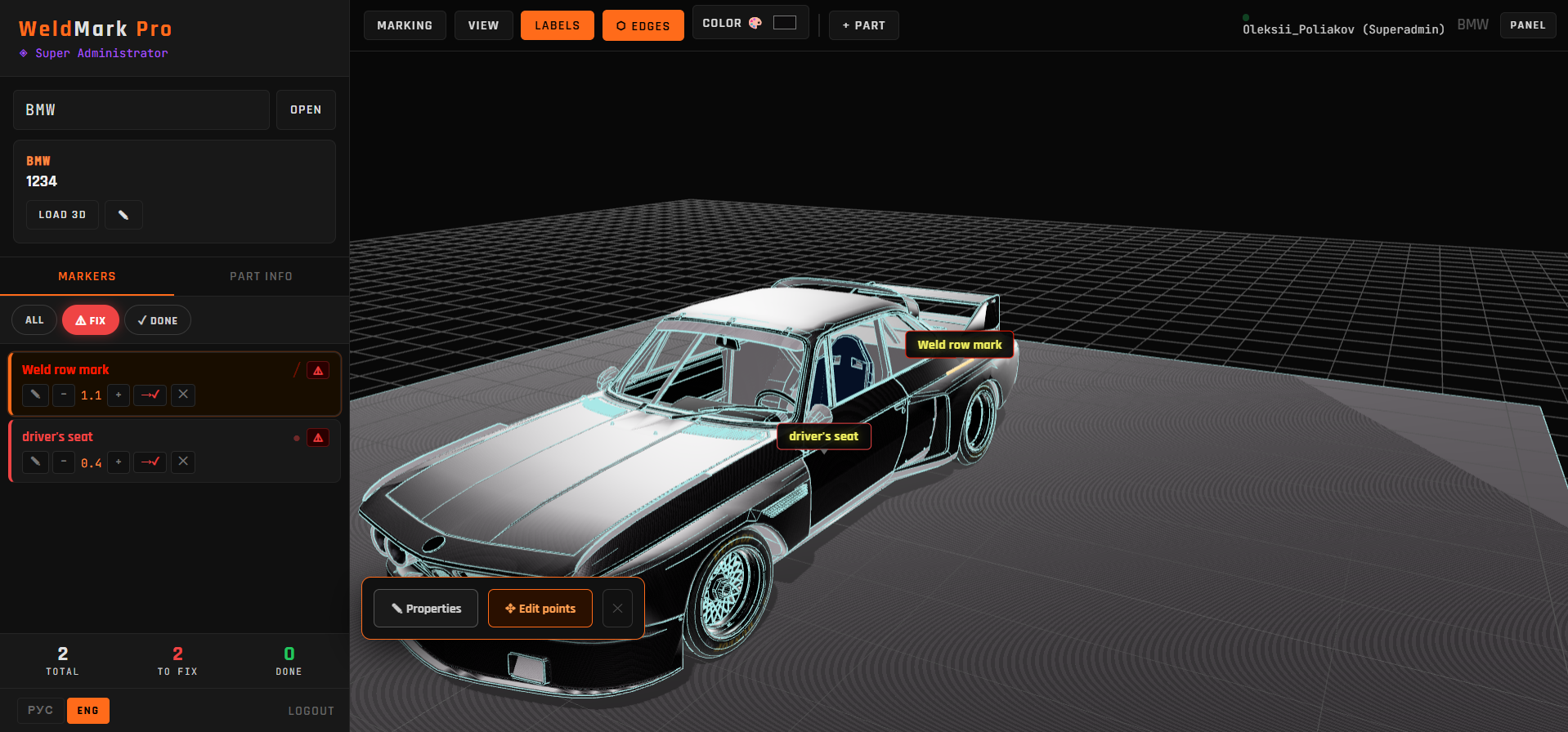Select the pencil edit icon for Weld row mark
Viewport: 1568px width, 732px height.
pyautogui.click(x=34, y=395)
